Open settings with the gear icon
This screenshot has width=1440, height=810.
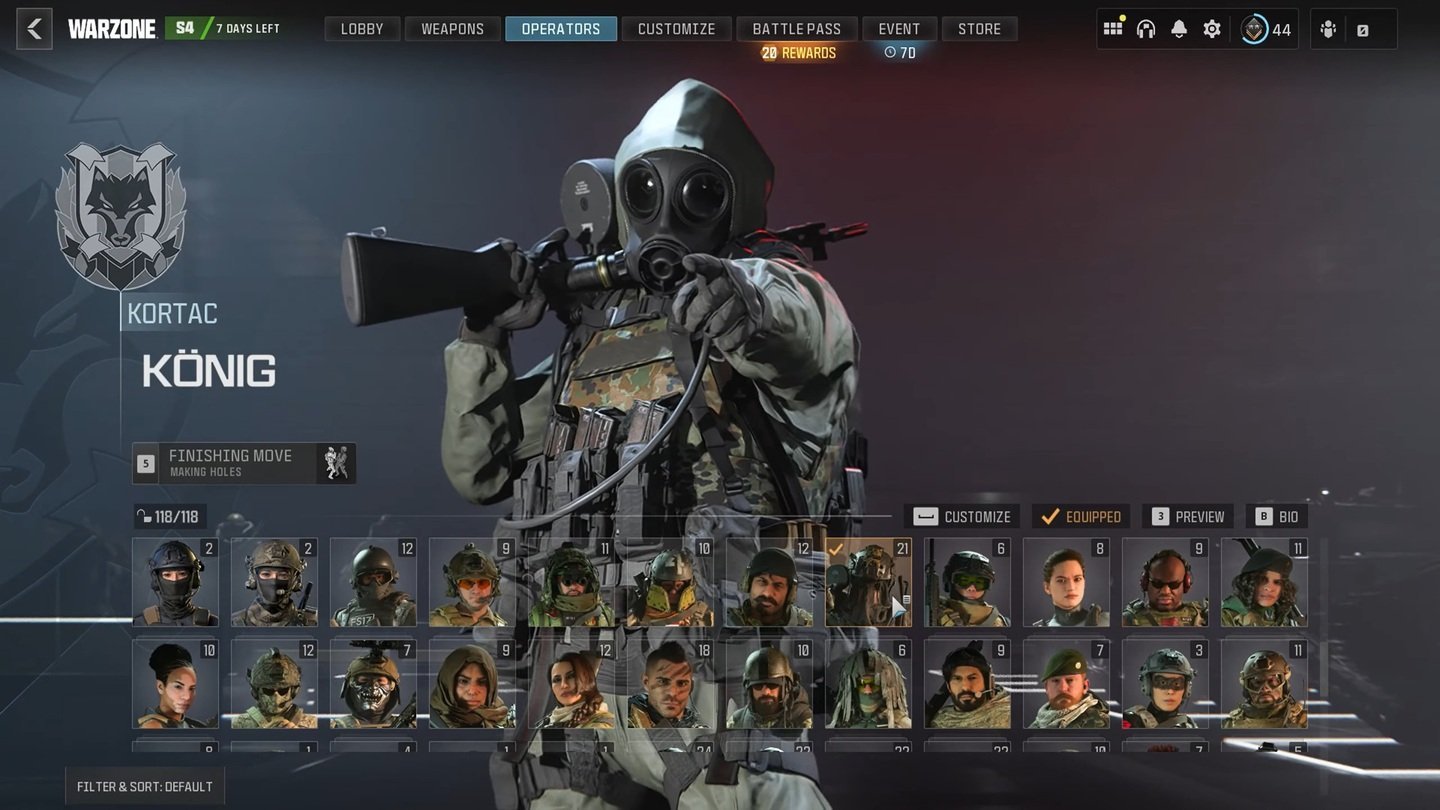(1212, 29)
